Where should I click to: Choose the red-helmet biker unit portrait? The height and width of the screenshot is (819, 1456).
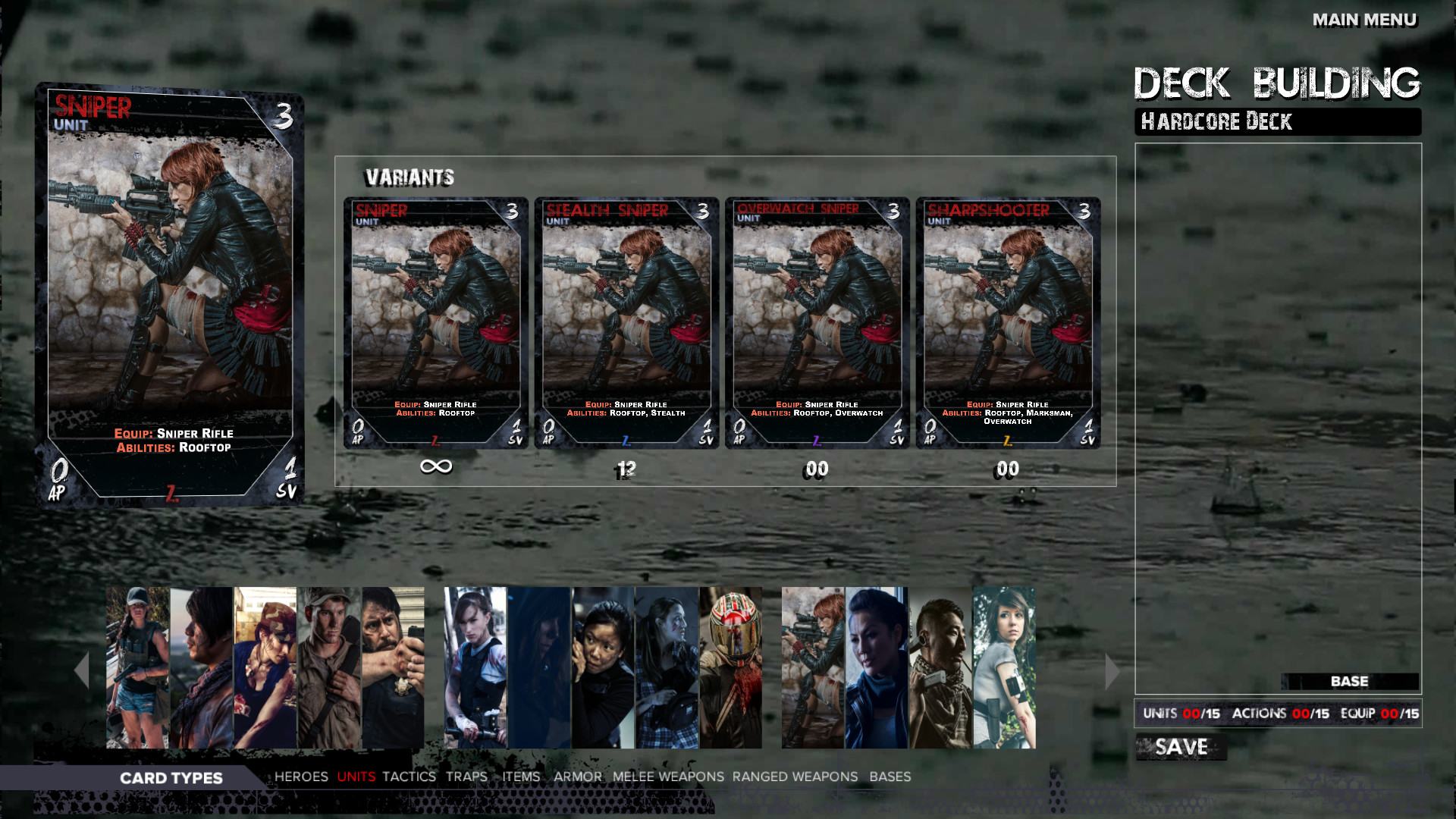point(730,667)
